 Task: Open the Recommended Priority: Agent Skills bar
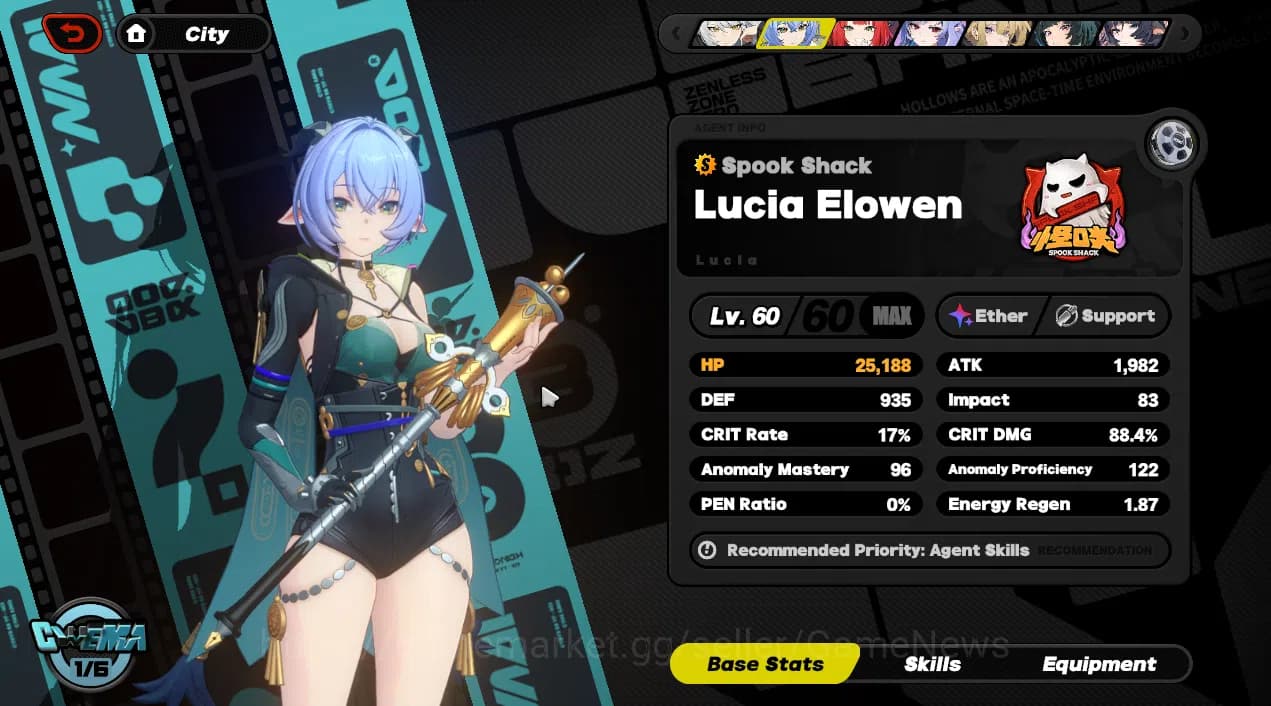tap(928, 550)
